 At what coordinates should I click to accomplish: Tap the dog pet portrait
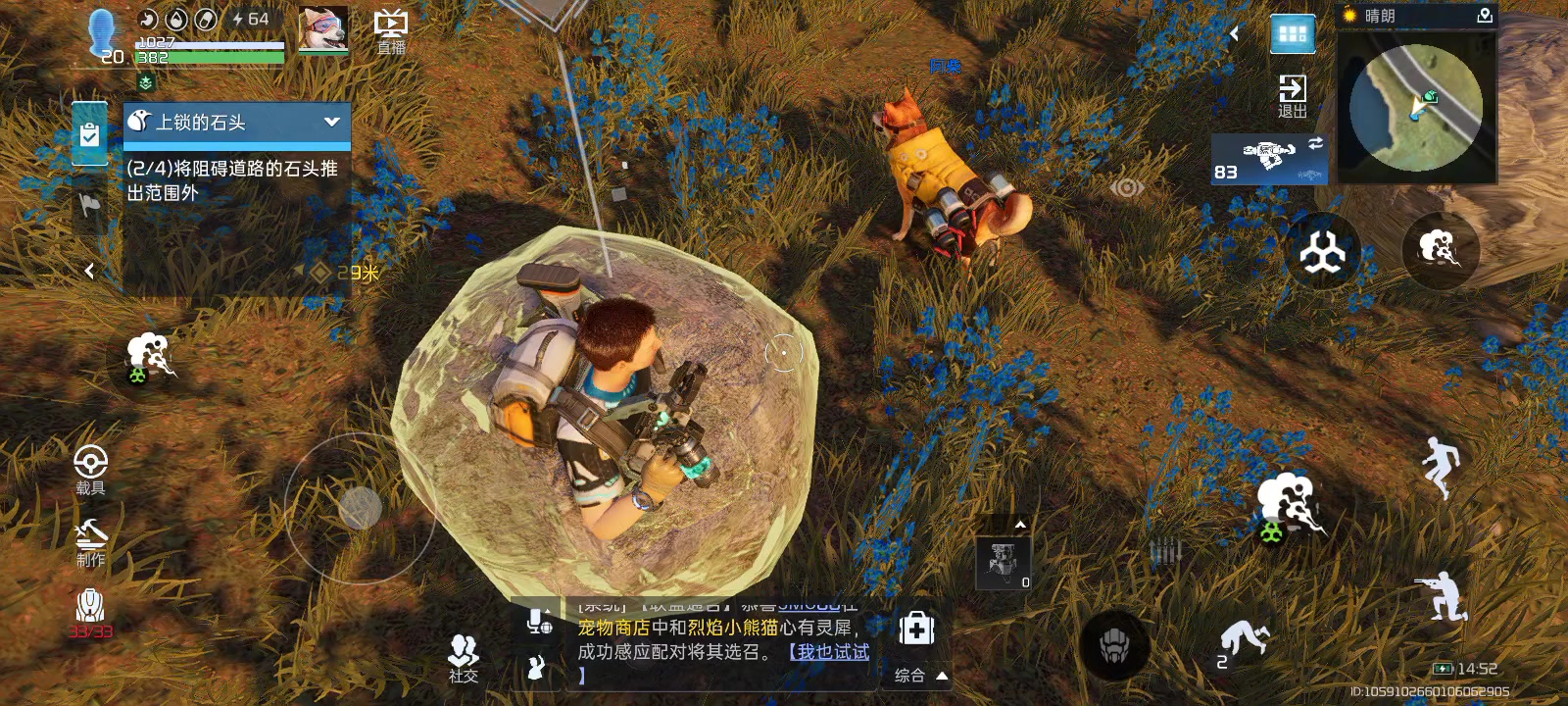click(x=322, y=29)
